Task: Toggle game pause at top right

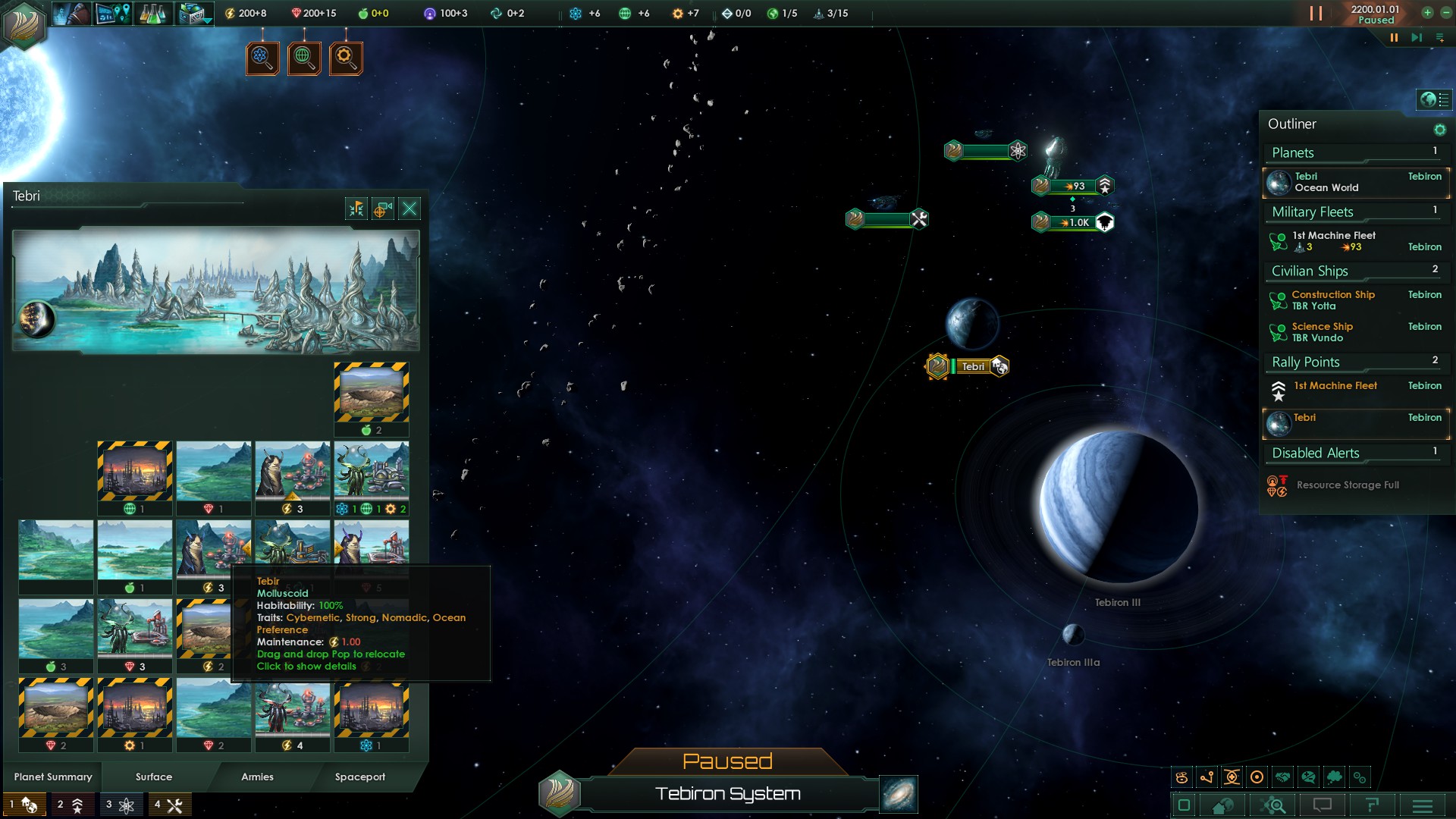Action: [x=1315, y=14]
